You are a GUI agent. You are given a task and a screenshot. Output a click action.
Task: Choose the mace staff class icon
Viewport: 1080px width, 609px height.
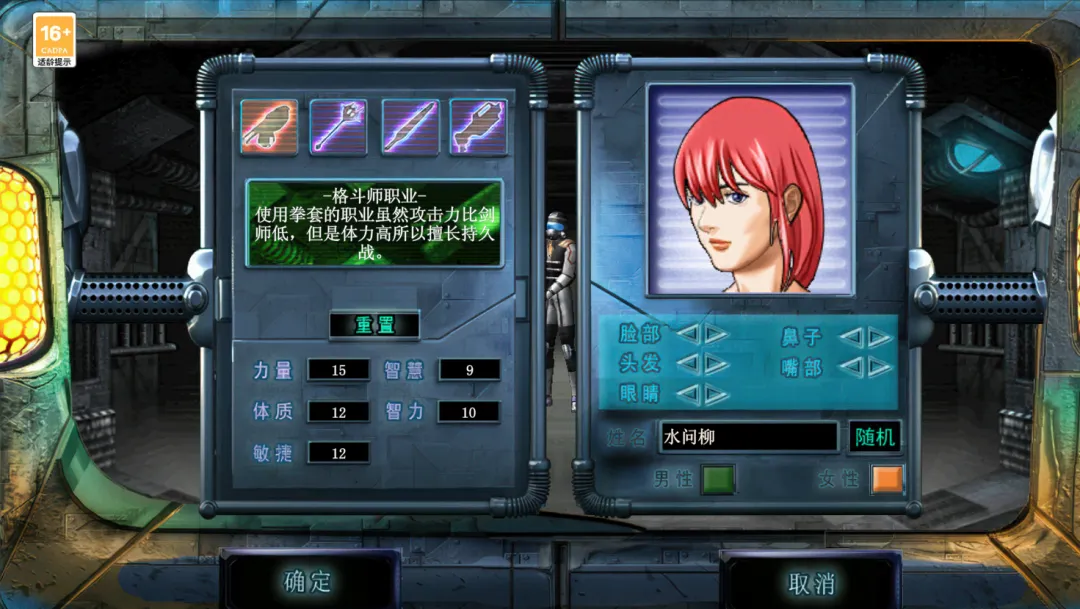coord(339,127)
